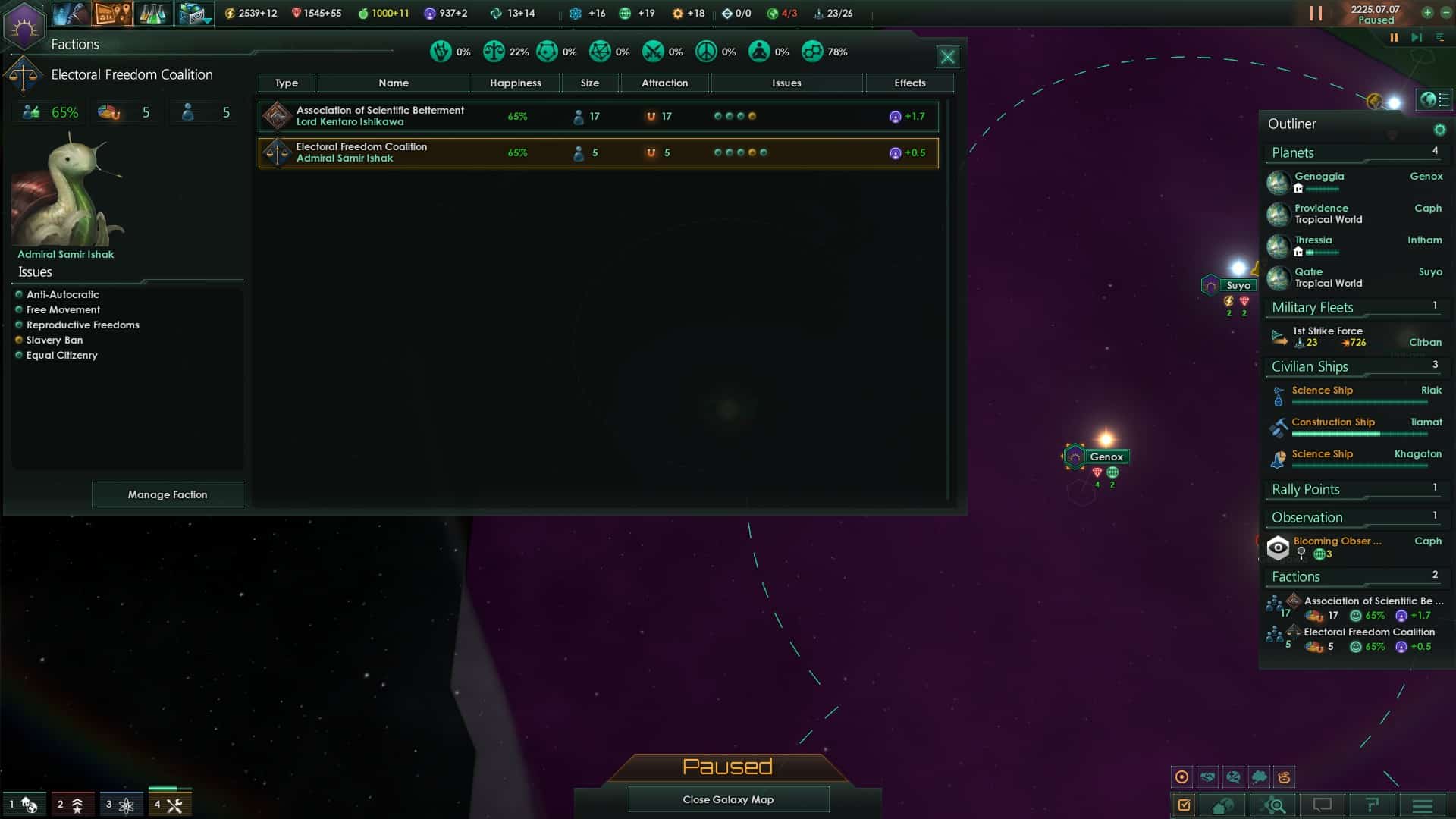Toggle the checkmark filter in the bottom-right toolbar
Screen dimensions: 1456x819
point(1184,805)
